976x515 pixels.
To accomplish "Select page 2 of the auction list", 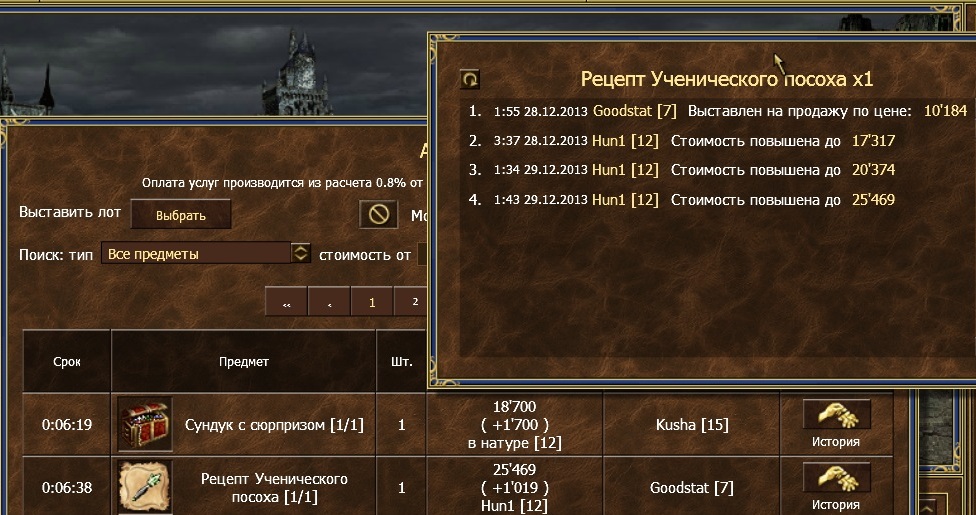I will click(x=413, y=303).
